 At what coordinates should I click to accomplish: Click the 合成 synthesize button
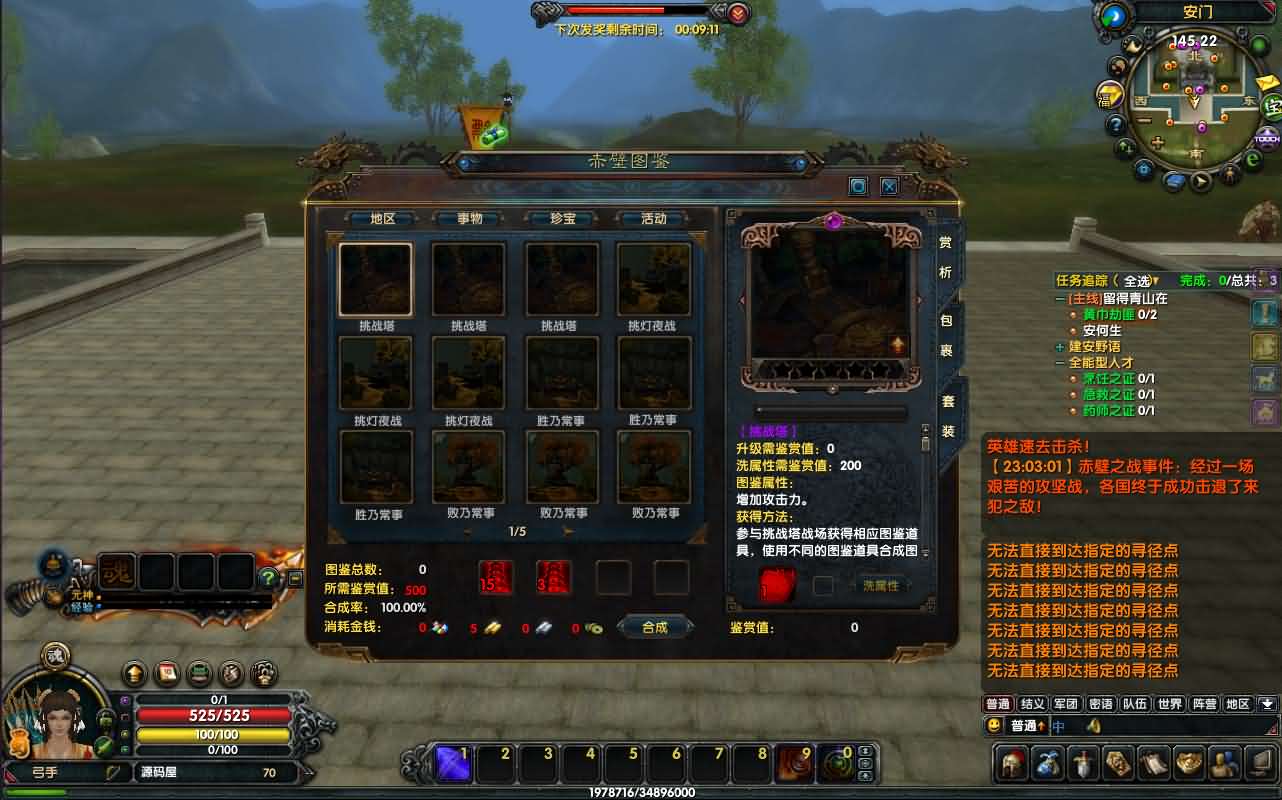(x=655, y=625)
